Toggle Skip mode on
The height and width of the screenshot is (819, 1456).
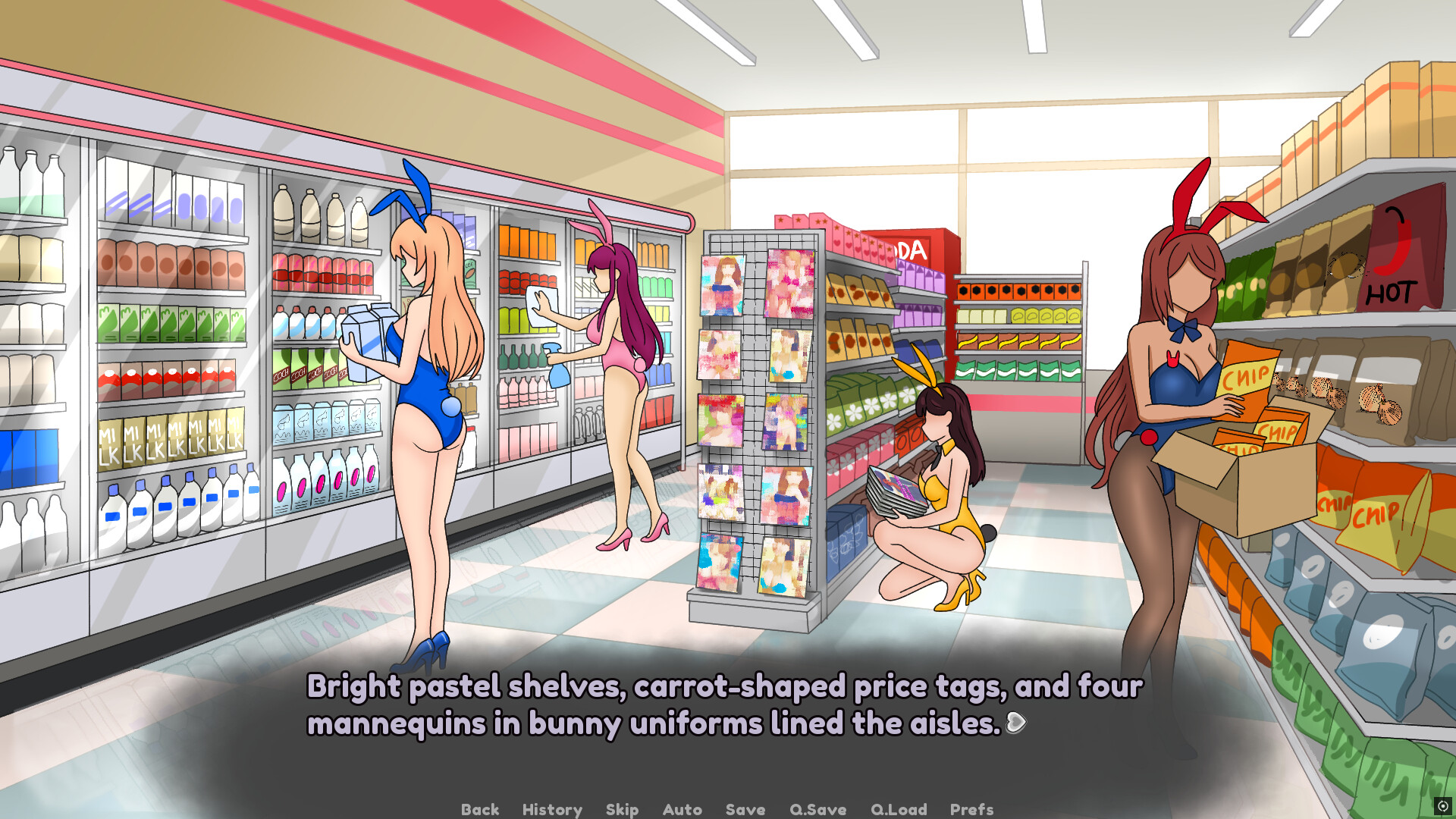[x=622, y=809]
